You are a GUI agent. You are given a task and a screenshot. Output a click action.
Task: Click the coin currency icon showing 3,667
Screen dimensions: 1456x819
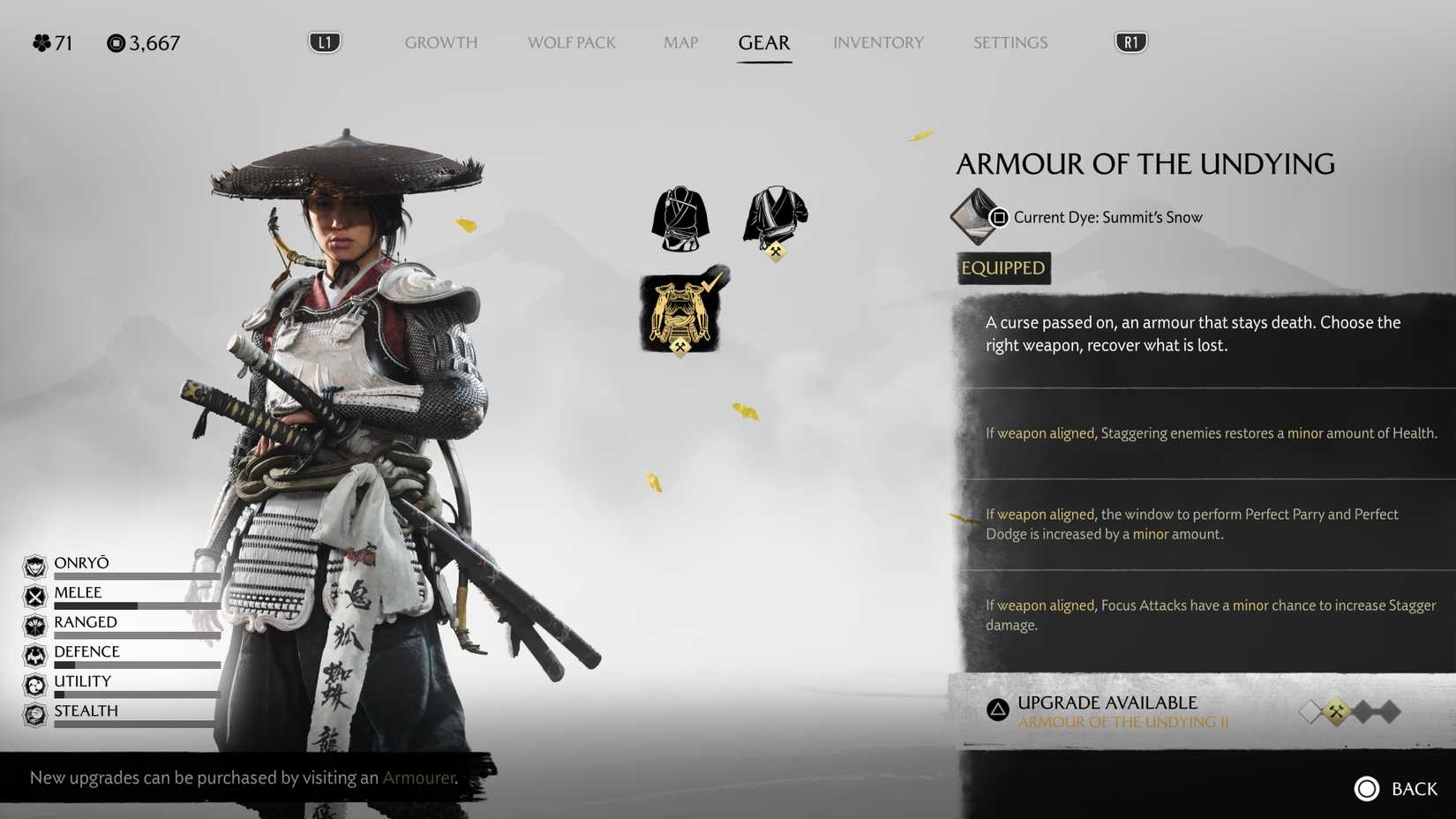115,42
